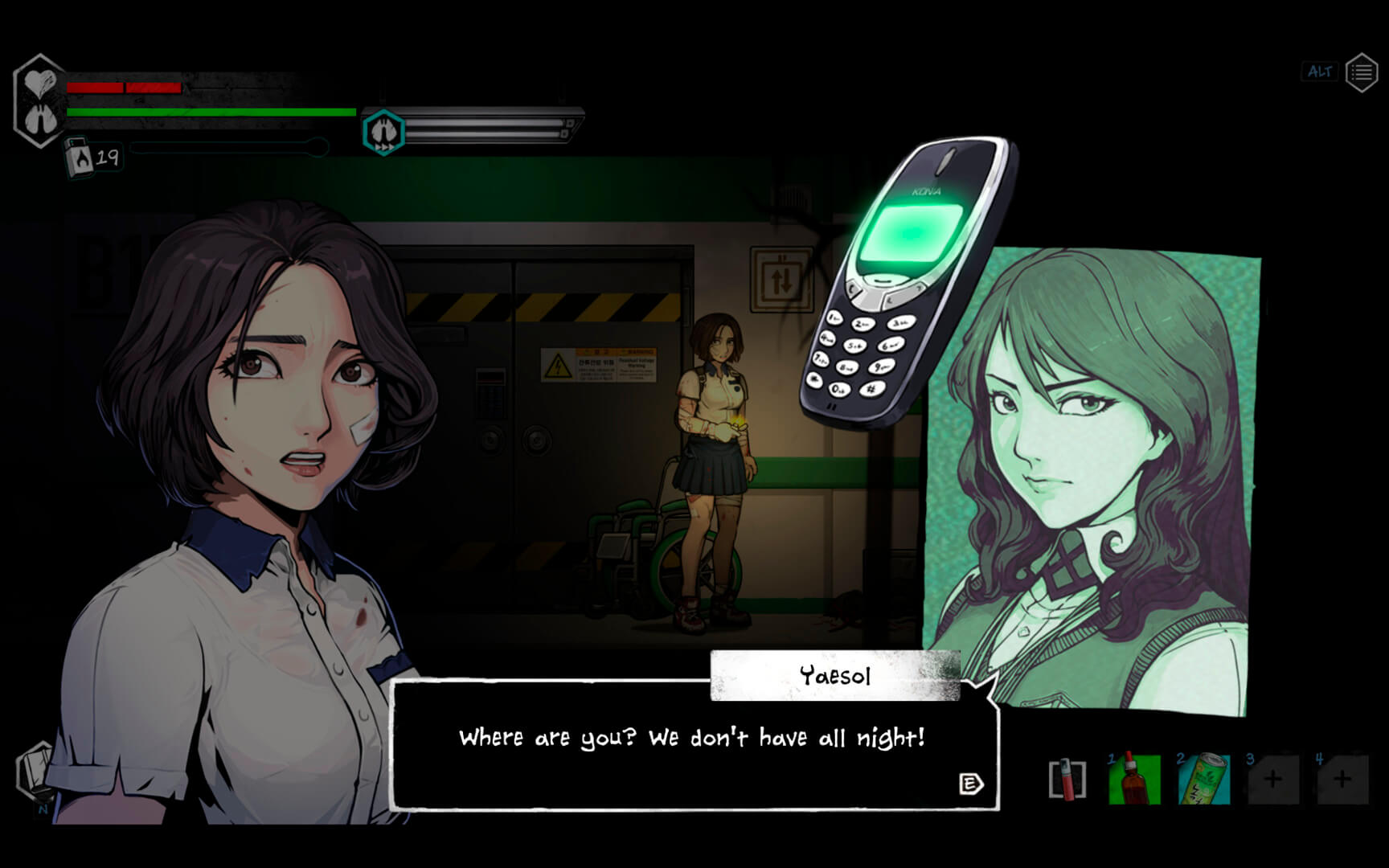Select the brown medicine bottle in slot 1
This screenshot has width=1389, height=868.
coord(1134,779)
